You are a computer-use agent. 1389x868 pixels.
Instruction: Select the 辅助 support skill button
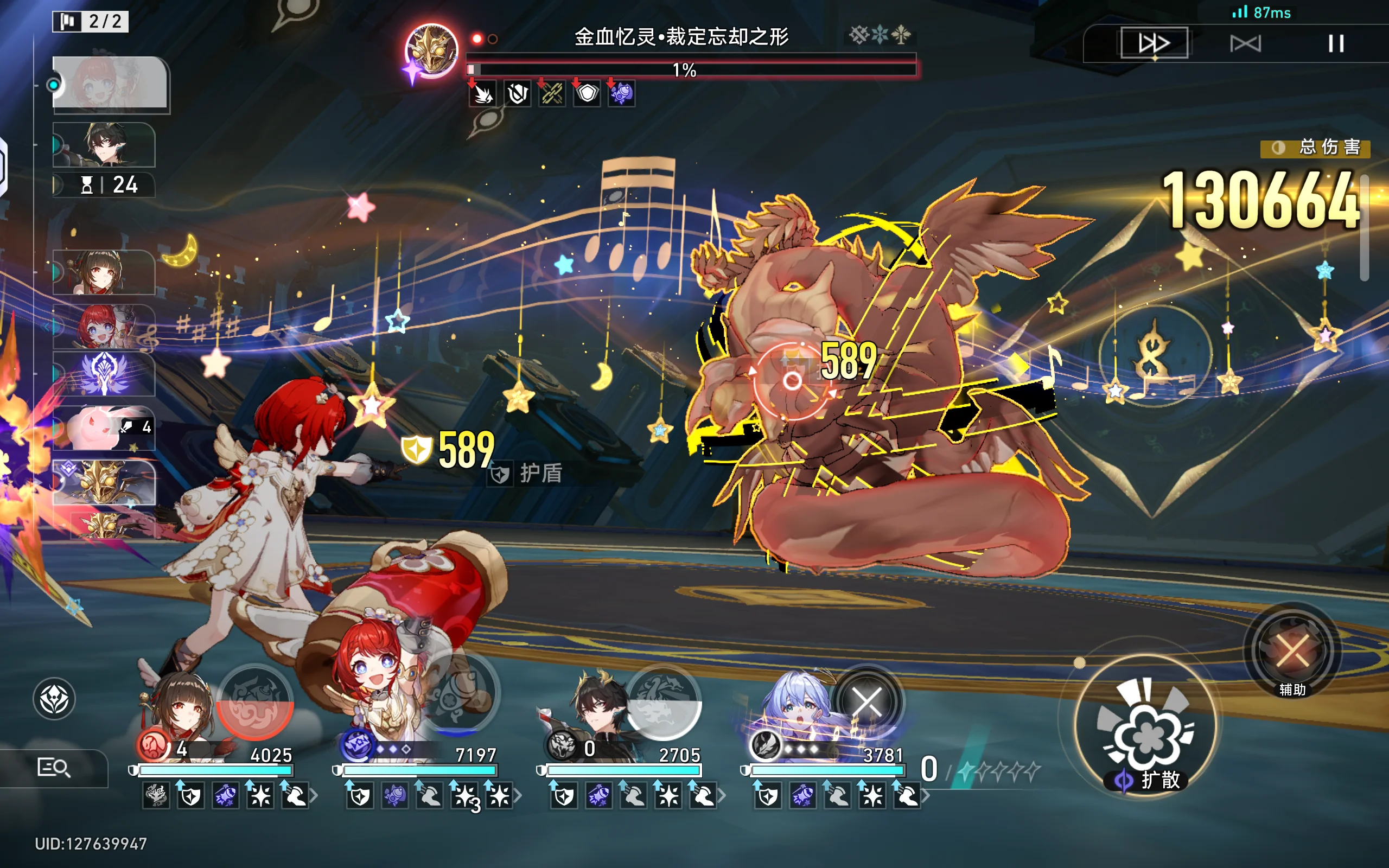tap(1292, 653)
